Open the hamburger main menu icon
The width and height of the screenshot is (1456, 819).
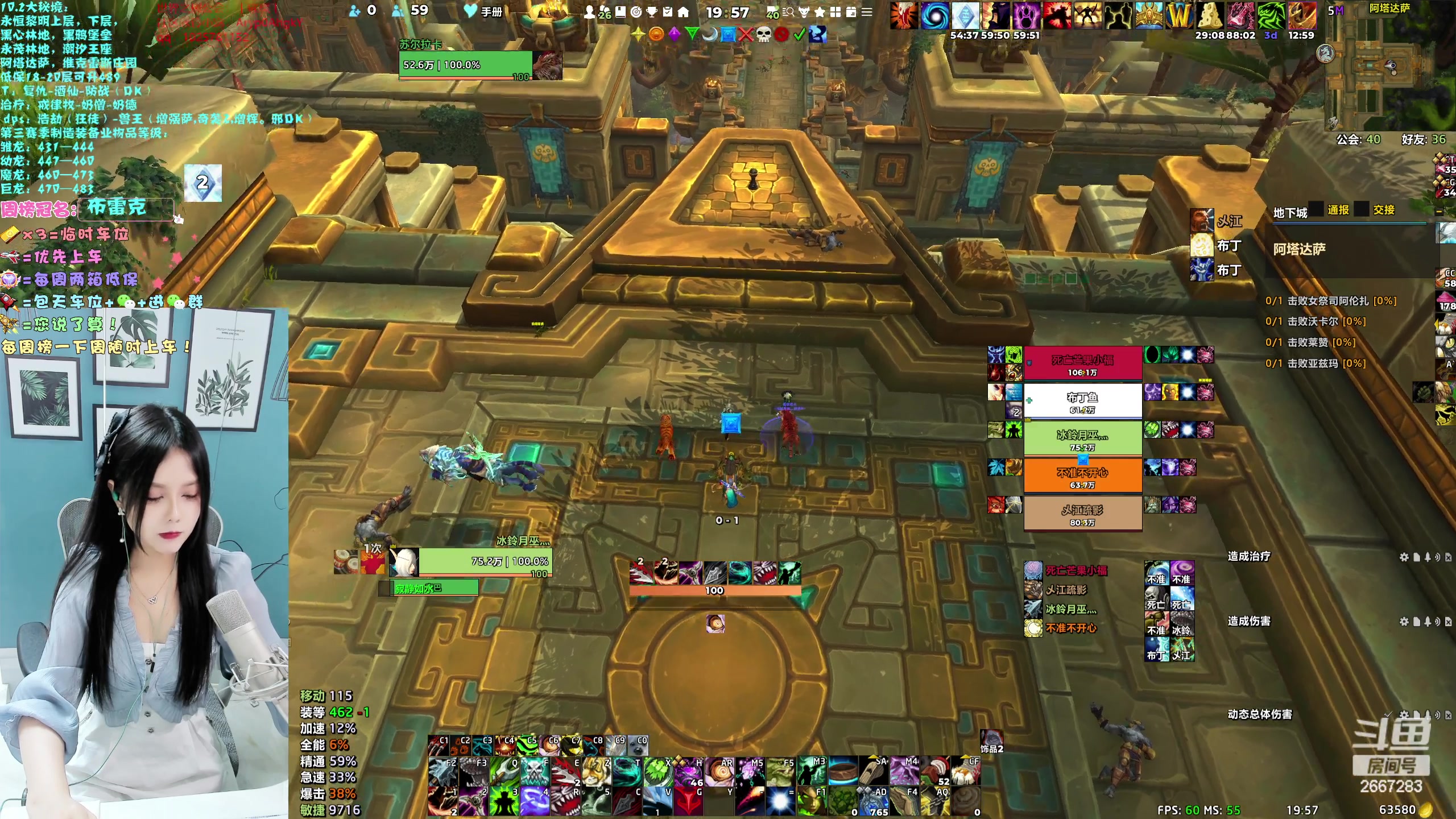tap(867, 12)
